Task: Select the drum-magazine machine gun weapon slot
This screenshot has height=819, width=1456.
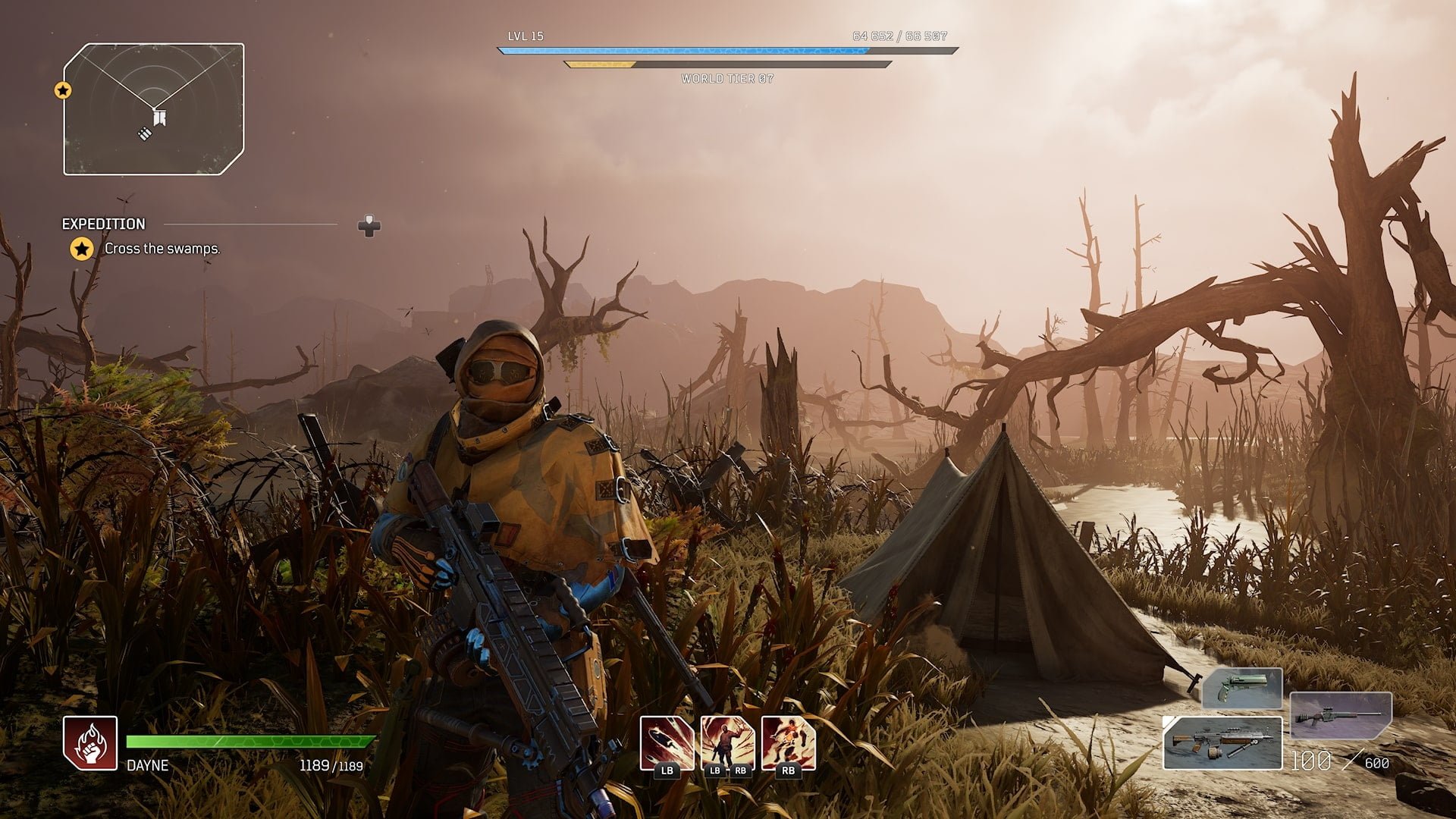Action: pos(1222,742)
